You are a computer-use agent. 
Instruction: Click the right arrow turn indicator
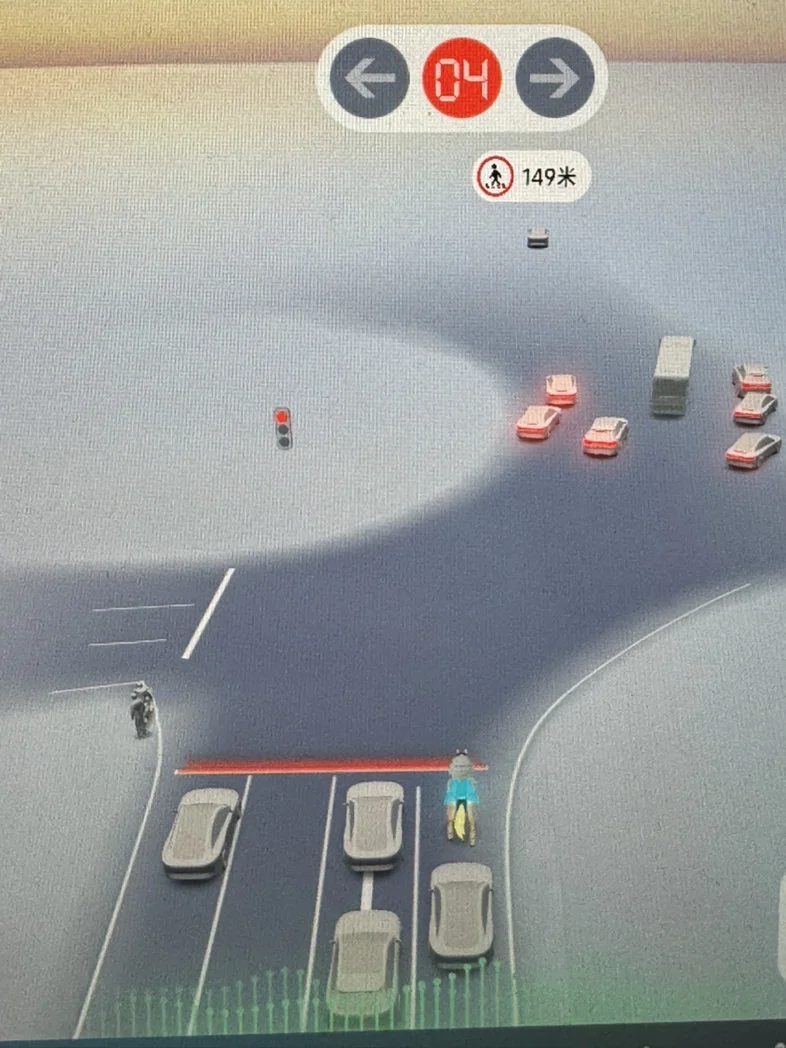[x=554, y=78]
